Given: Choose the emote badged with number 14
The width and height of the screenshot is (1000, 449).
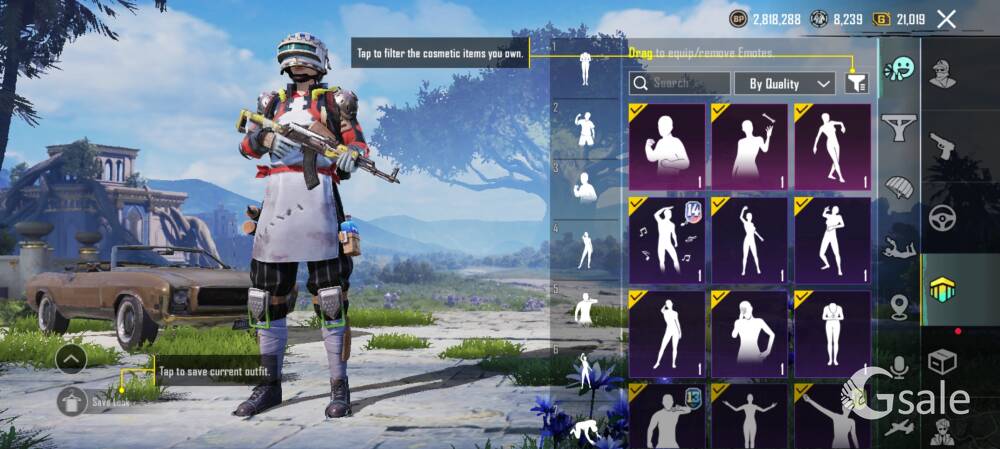Looking at the screenshot, I should [x=667, y=240].
